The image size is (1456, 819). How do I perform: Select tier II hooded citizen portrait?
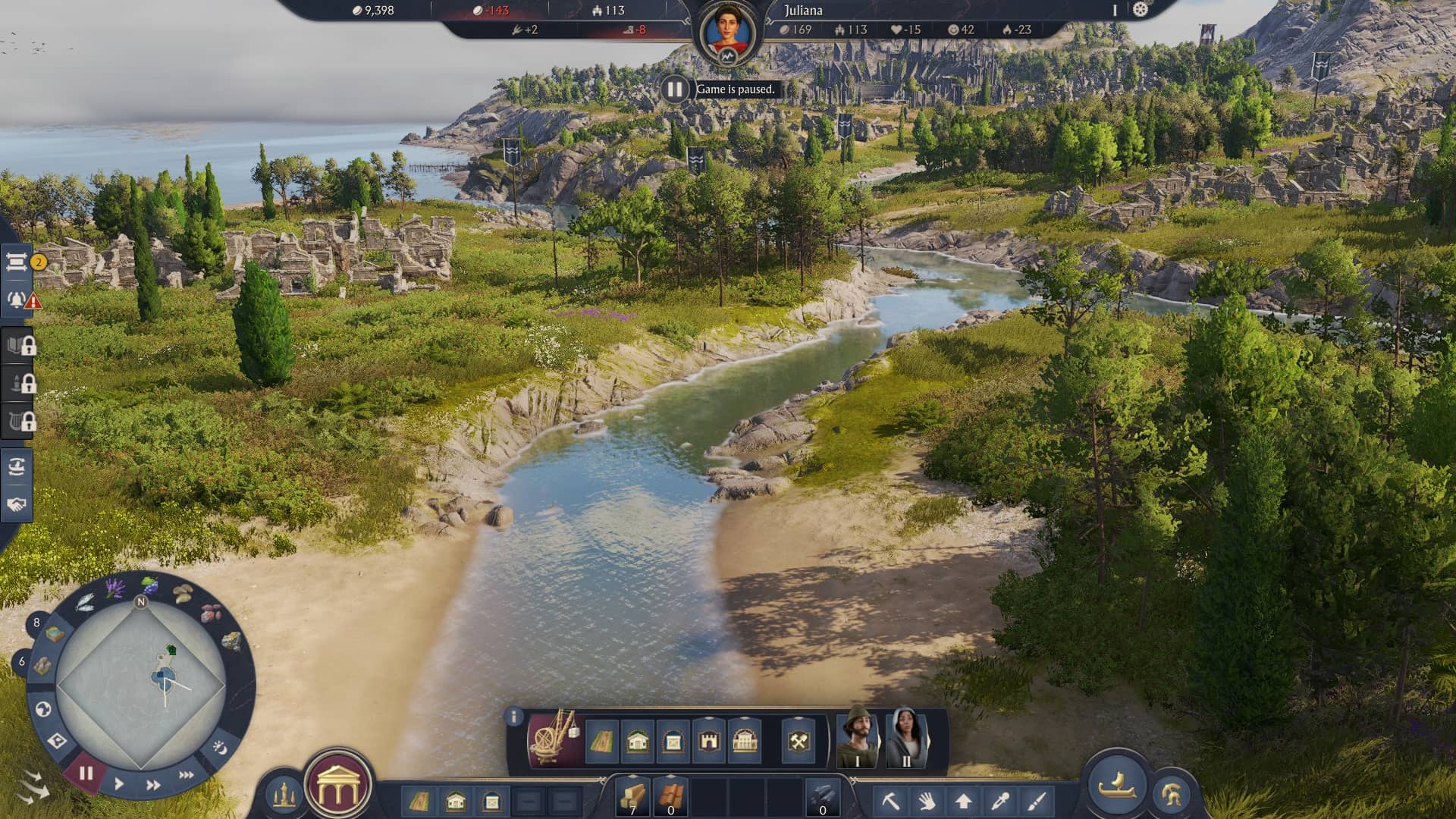coord(905,738)
